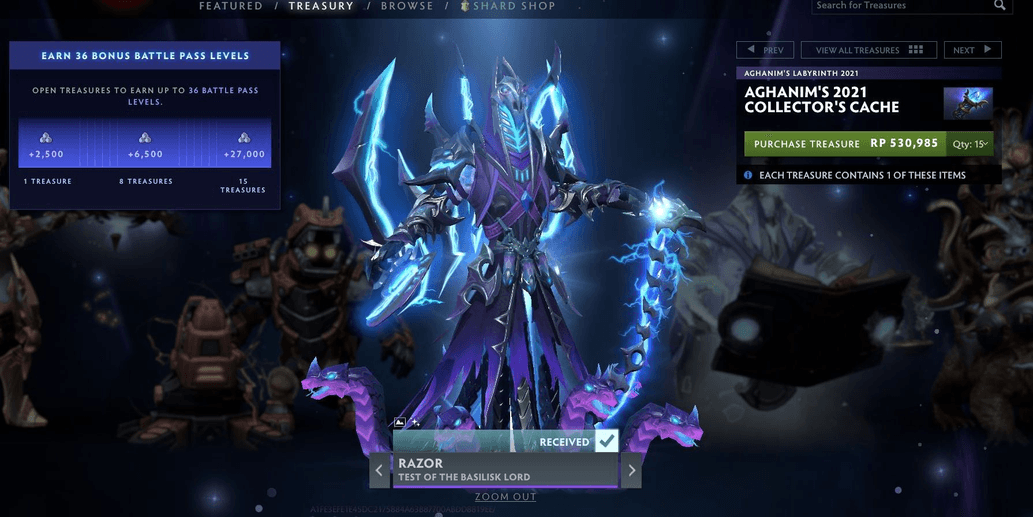This screenshot has width=1033, height=517.
Task: Click the magnifying glass search icon
Action: coord(999,6)
